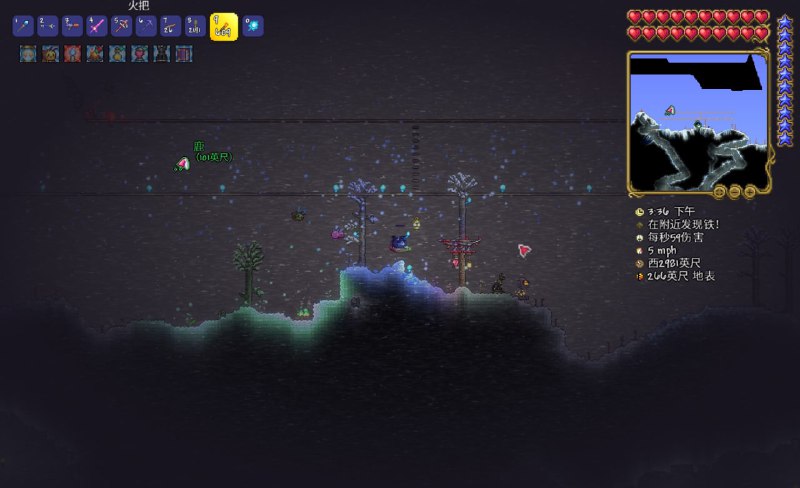Pick the dark pickaxe in slot 6
800x488 pixels.
pyautogui.click(x=147, y=26)
